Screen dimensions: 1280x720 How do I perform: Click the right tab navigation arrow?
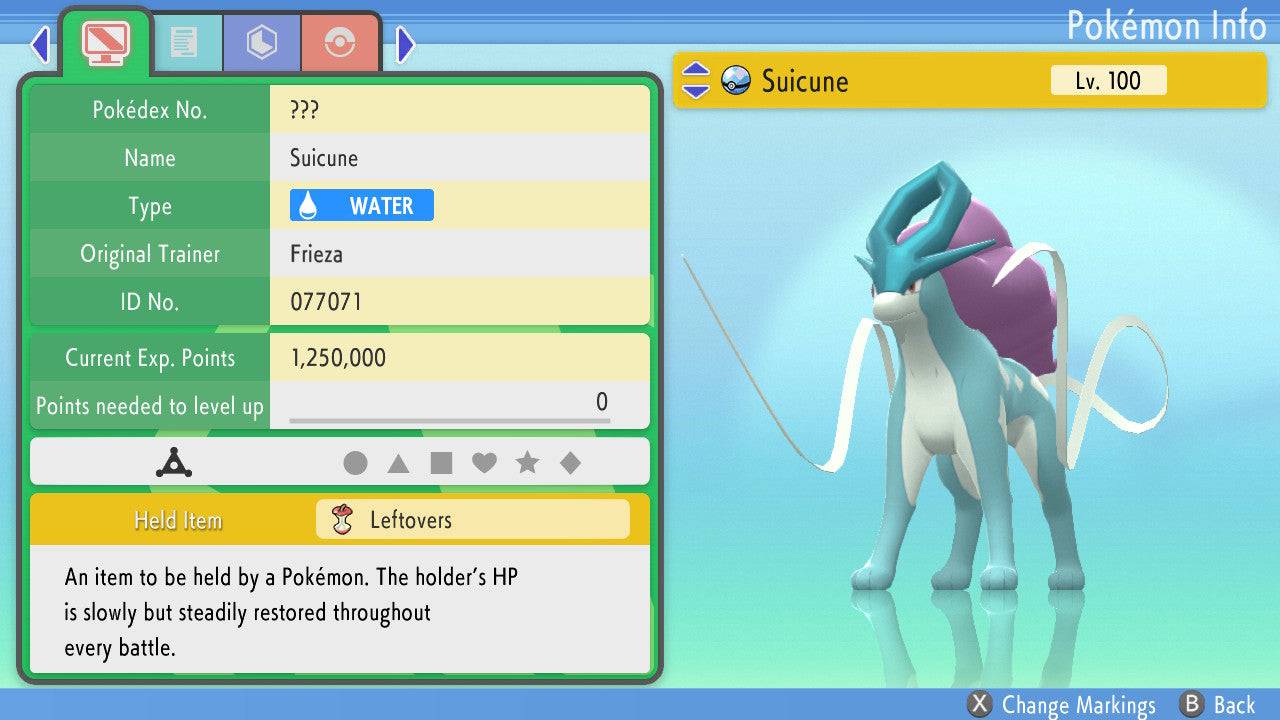(405, 44)
